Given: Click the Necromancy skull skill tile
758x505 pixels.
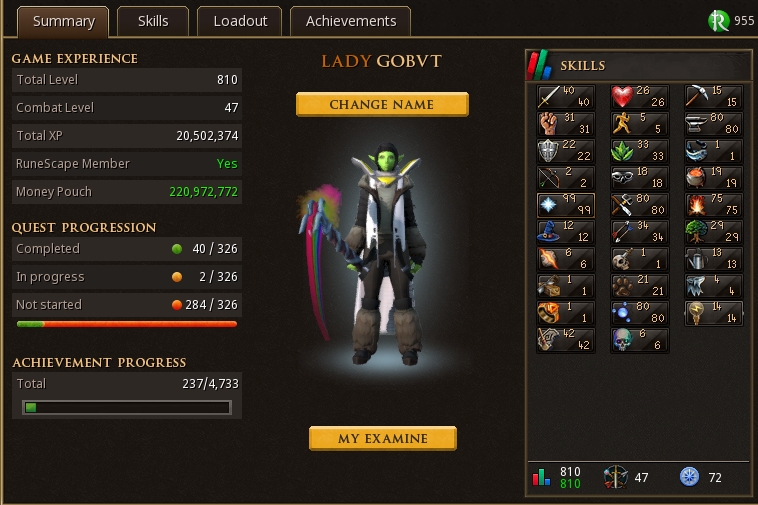Looking at the screenshot, I should pos(639,341).
